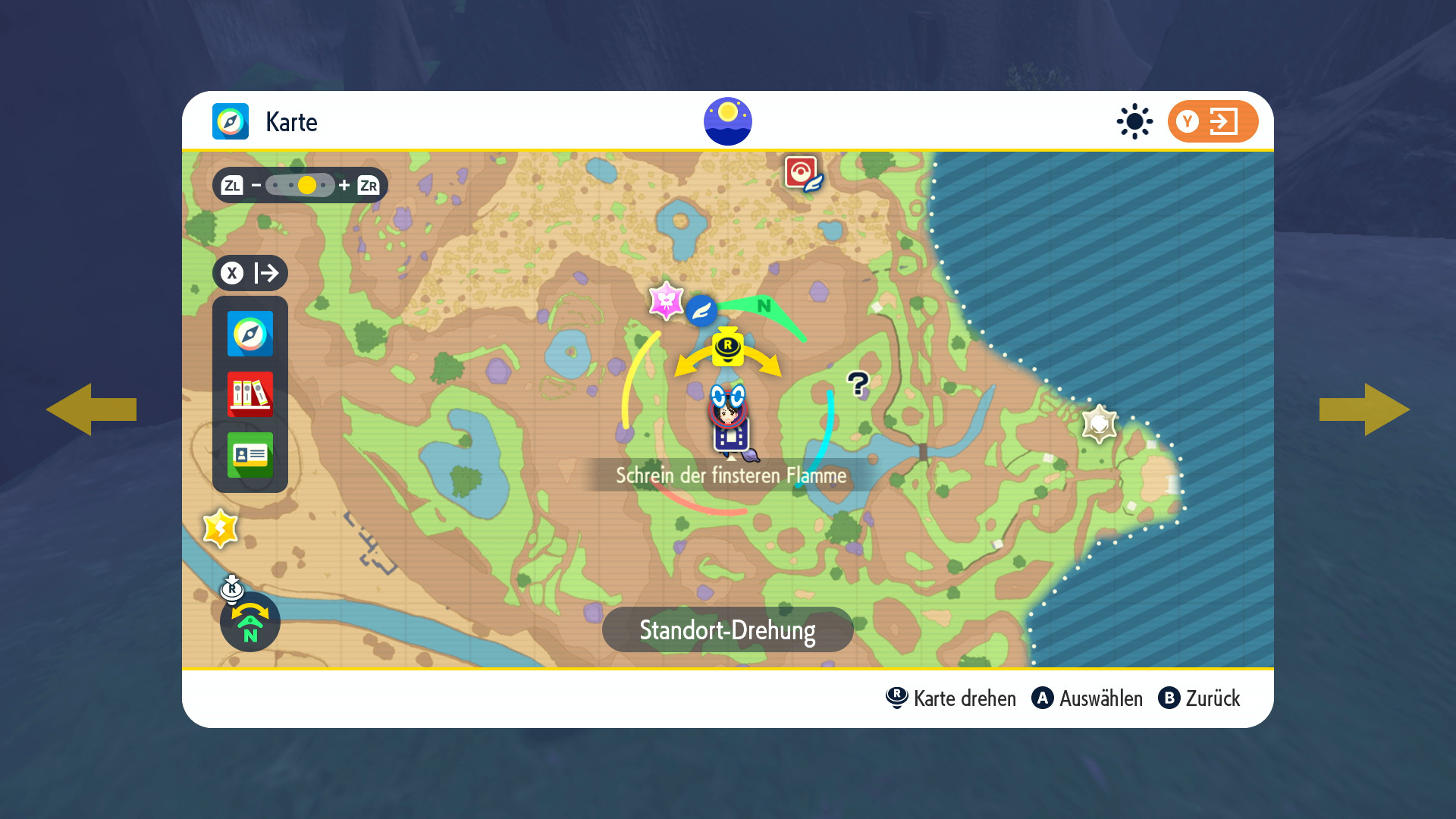Screen dimensions: 1456x819
Task: Click the day-night time indicator icon
Action: [727, 121]
